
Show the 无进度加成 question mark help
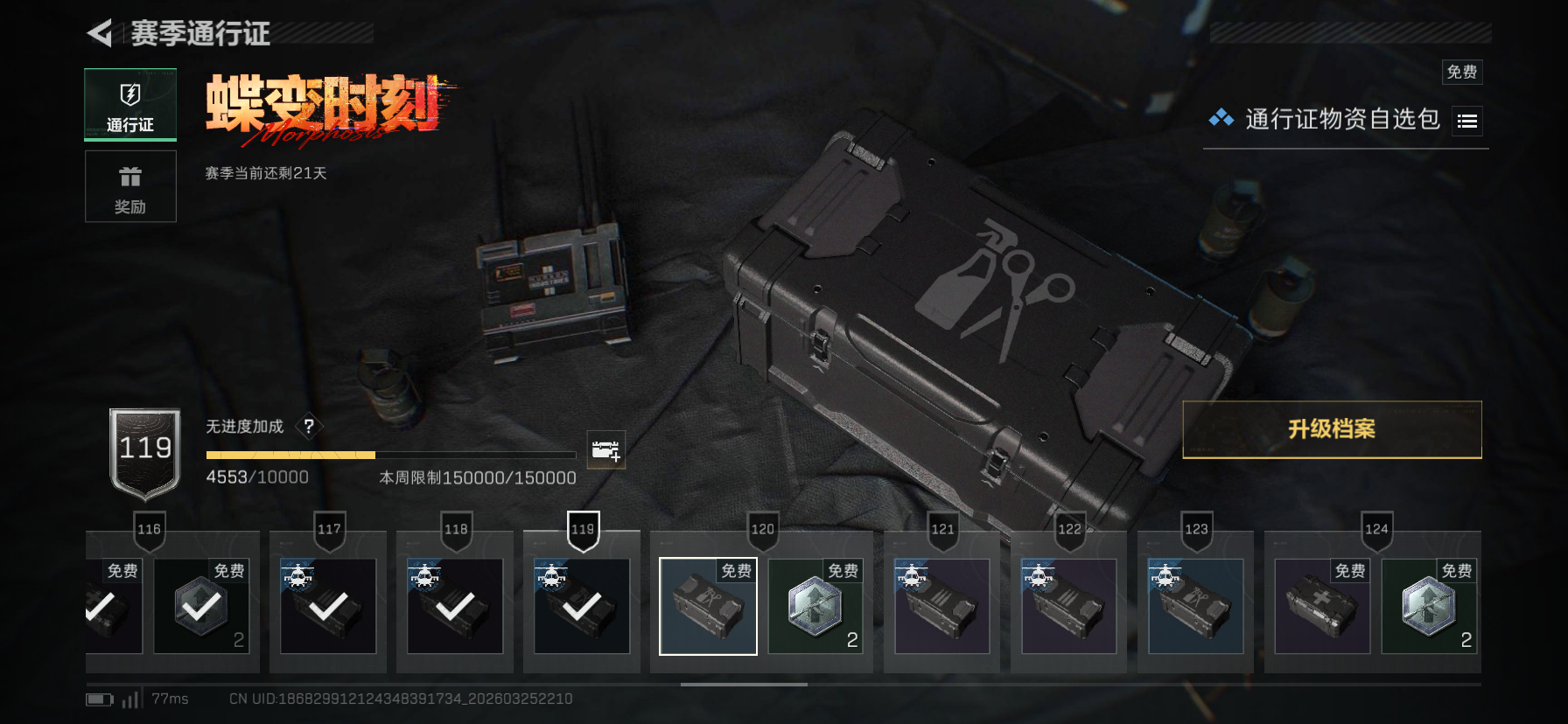coord(309,427)
